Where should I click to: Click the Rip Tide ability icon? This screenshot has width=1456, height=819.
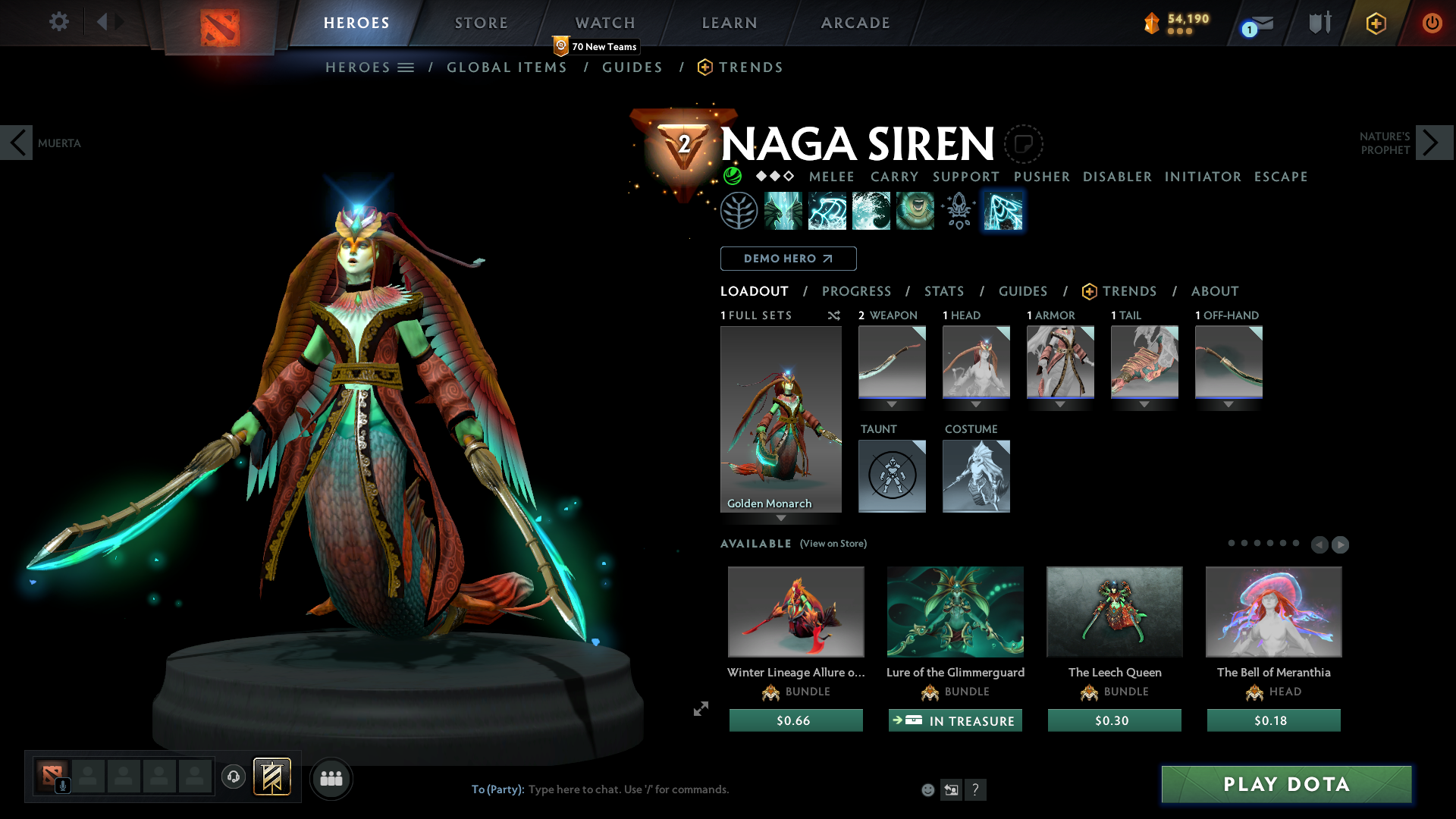coord(871,210)
